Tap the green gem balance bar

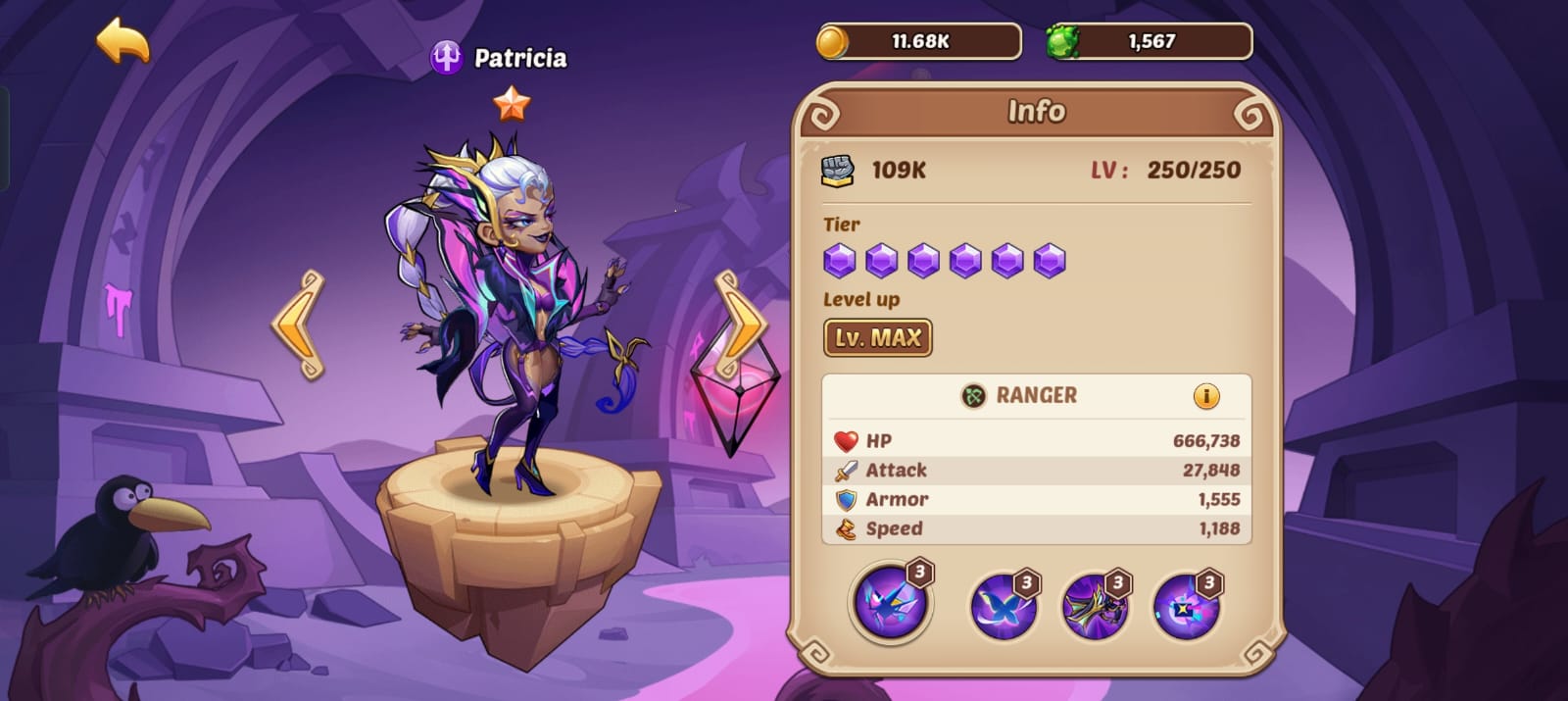(x=1149, y=42)
